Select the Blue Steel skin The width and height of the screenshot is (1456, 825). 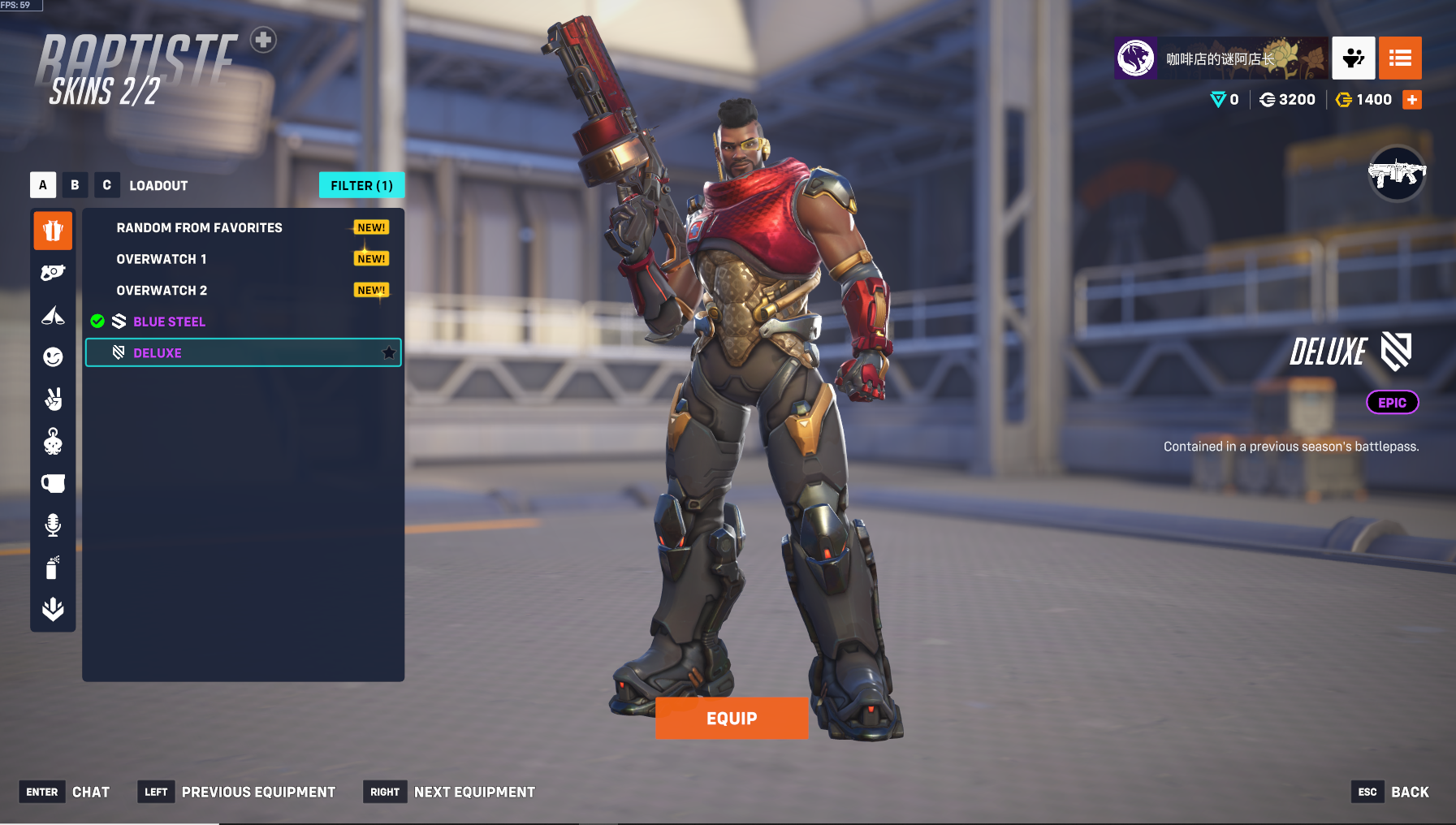(x=169, y=322)
